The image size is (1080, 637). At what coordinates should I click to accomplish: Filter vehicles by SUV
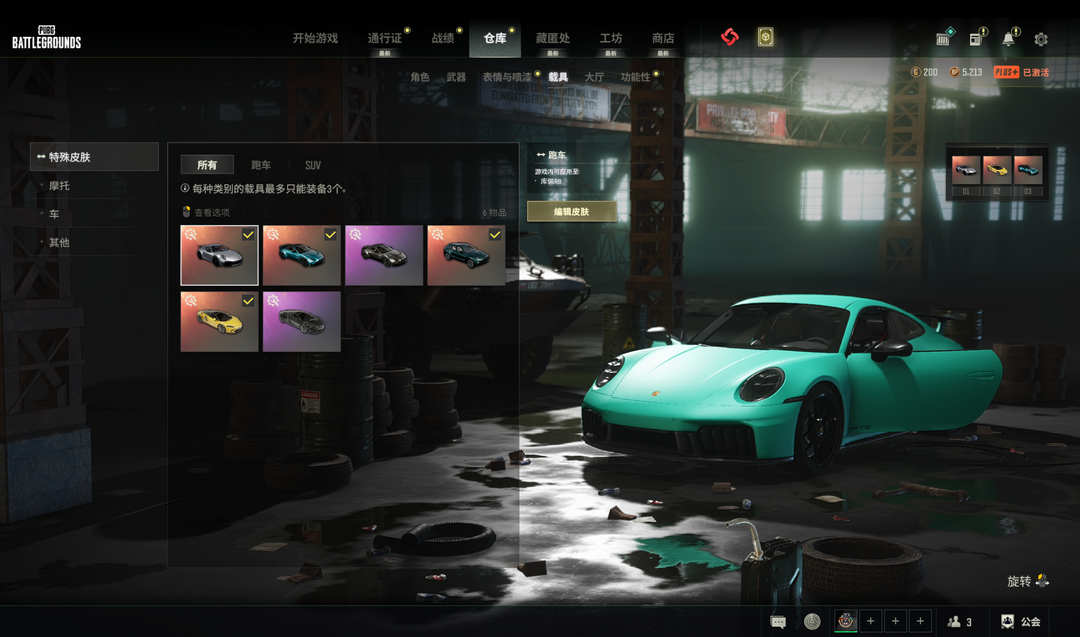tap(313, 165)
